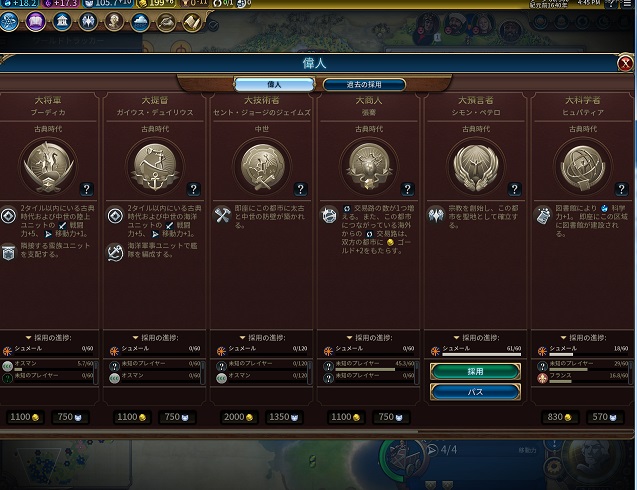
Task: Pass on the Great Prophet with パス
Action: (x=475, y=392)
